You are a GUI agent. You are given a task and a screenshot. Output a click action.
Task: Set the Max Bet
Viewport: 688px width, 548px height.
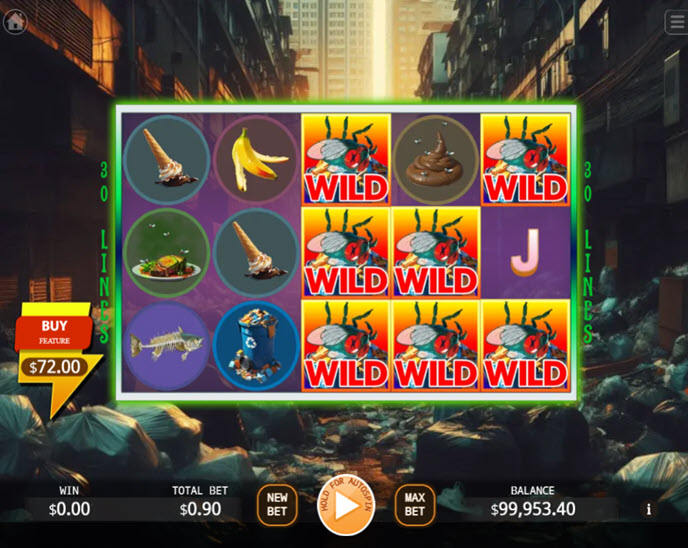pyautogui.click(x=414, y=504)
